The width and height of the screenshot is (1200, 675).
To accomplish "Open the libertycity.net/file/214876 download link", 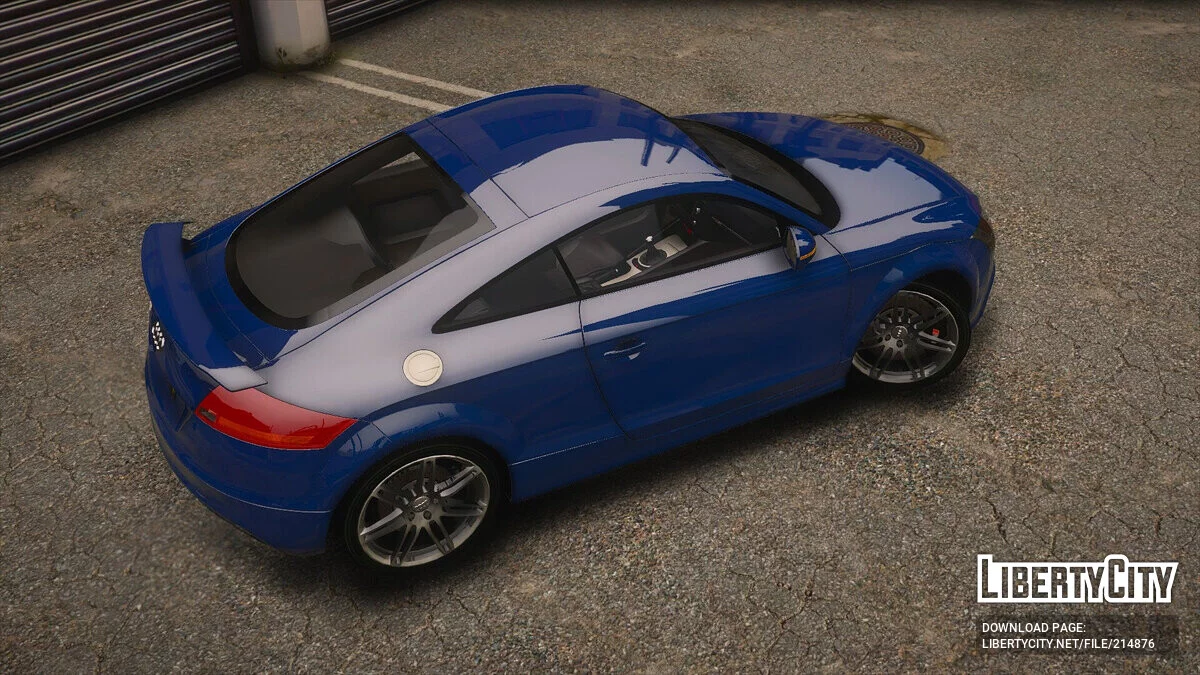I will pyautogui.click(x=1067, y=644).
